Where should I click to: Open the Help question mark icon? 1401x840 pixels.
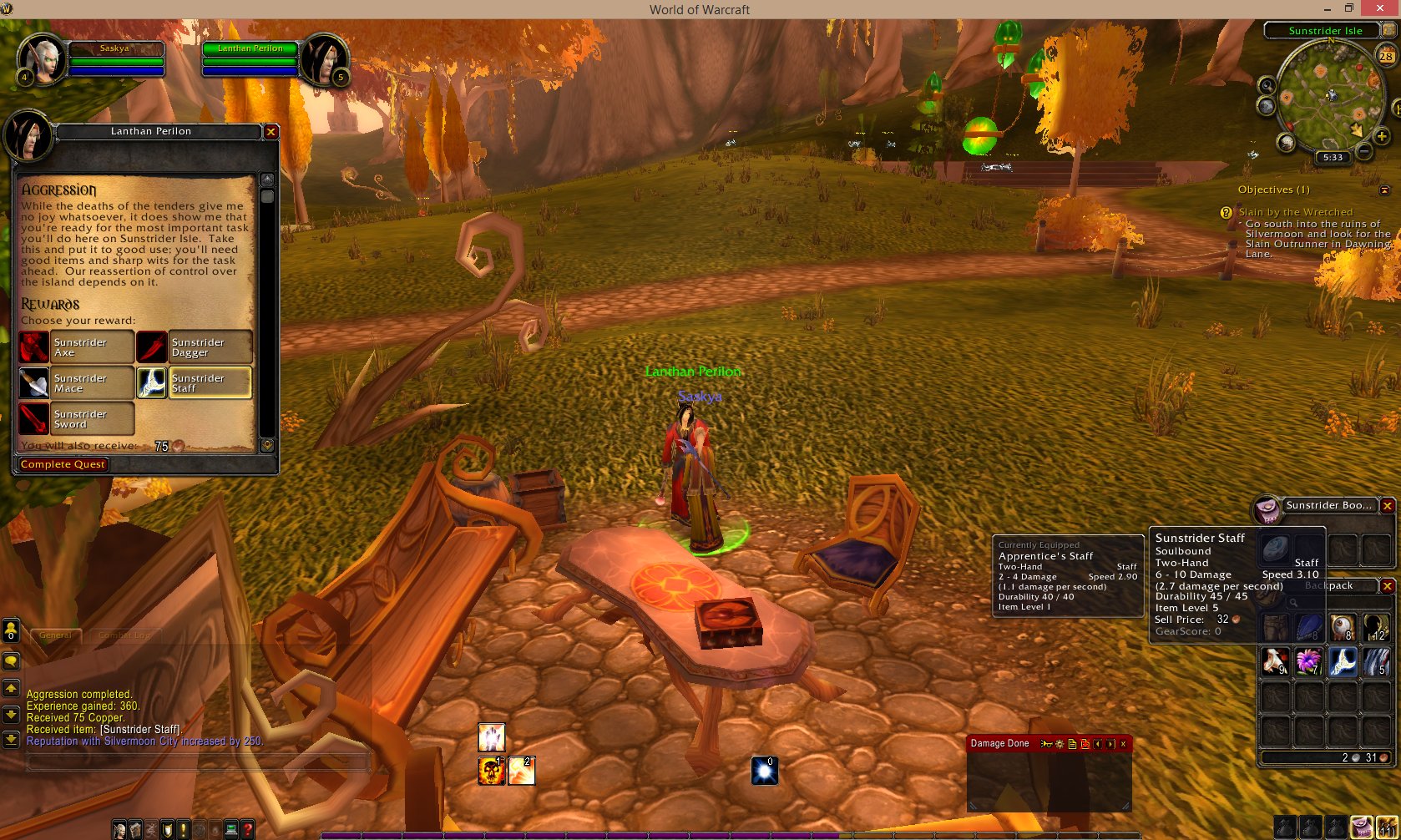click(247, 829)
